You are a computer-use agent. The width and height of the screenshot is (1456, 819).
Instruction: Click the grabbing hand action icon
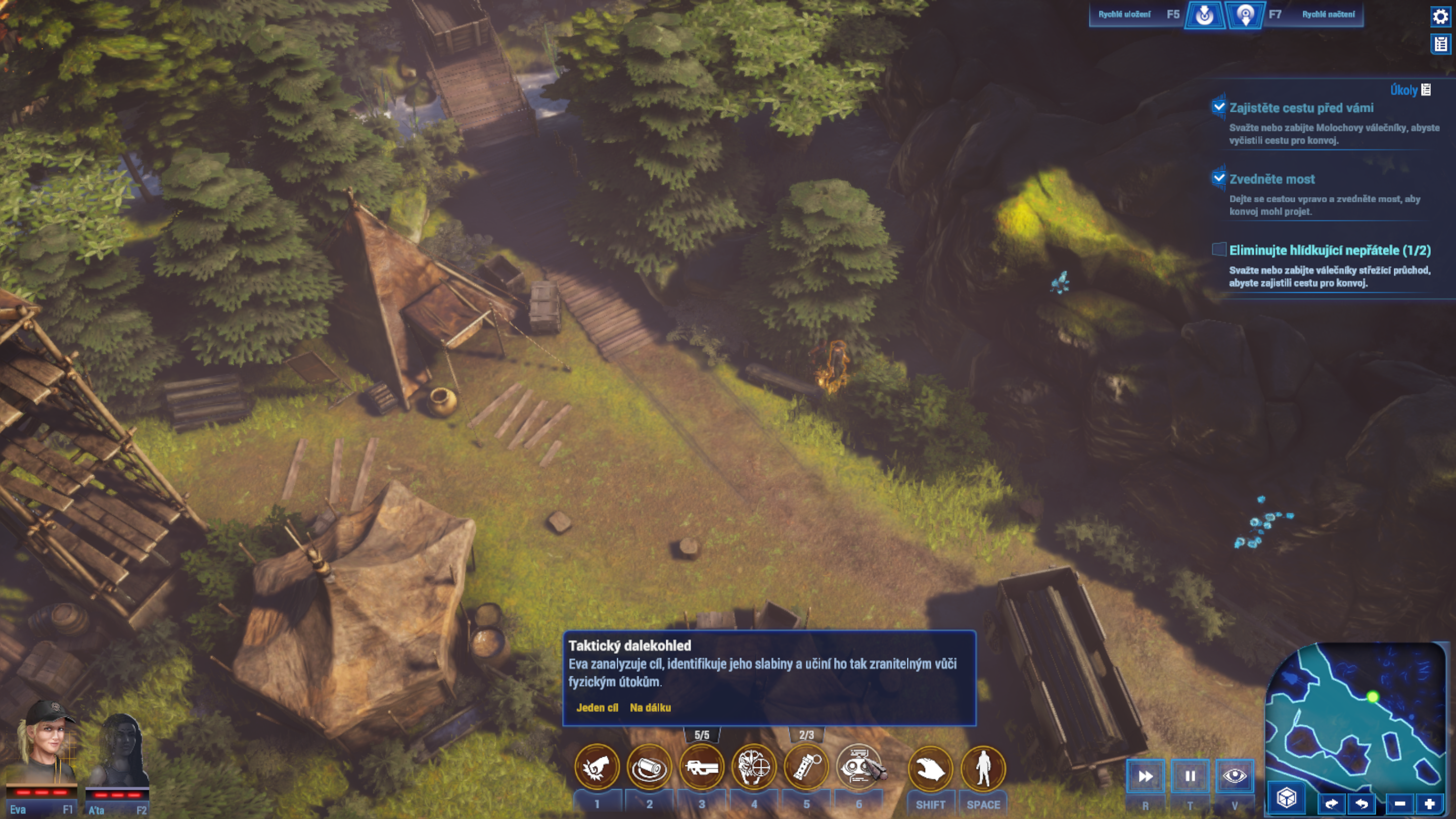930,768
